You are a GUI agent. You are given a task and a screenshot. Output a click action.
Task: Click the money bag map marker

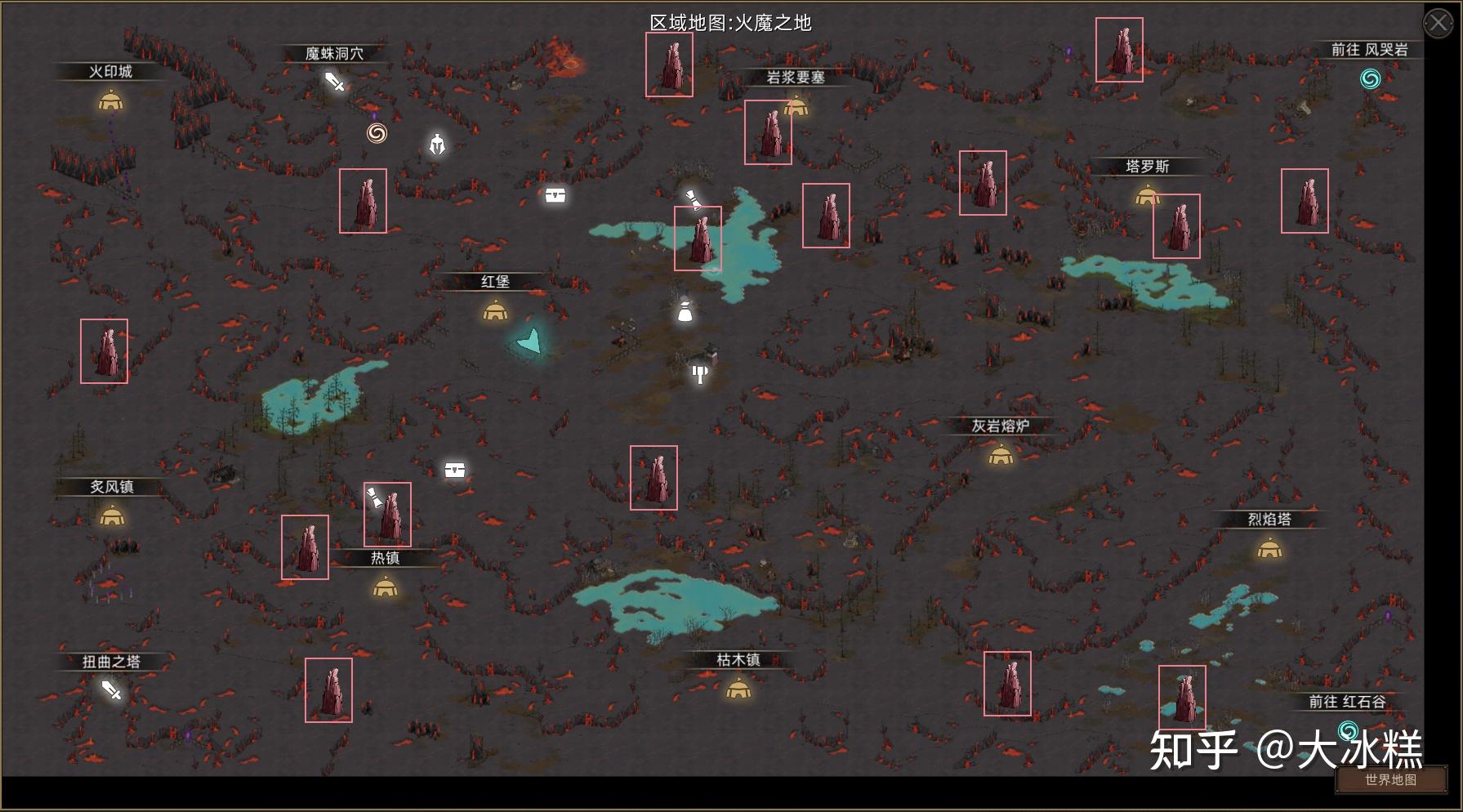tap(685, 310)
